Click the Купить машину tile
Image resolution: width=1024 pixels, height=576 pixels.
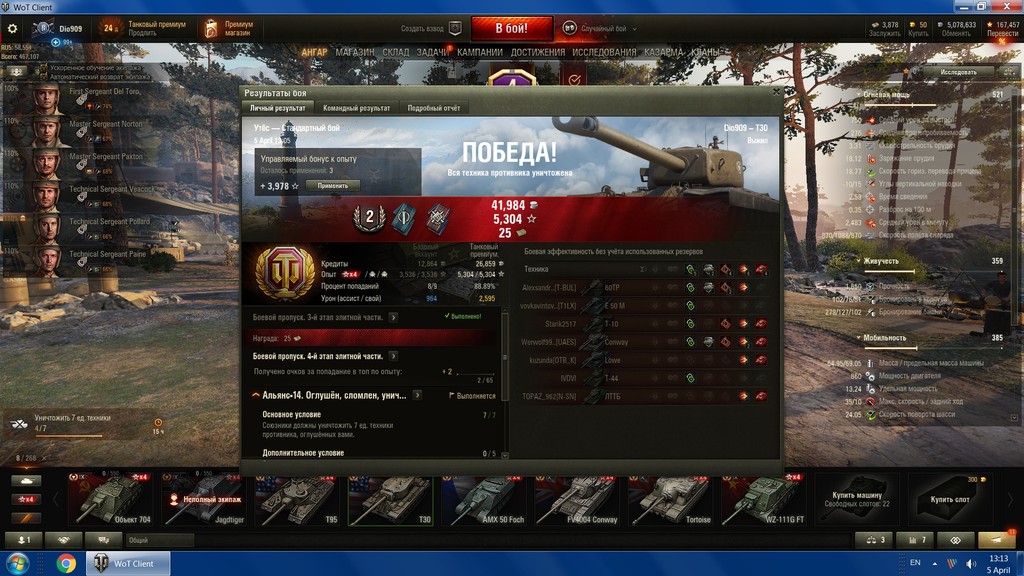point(856,499)
